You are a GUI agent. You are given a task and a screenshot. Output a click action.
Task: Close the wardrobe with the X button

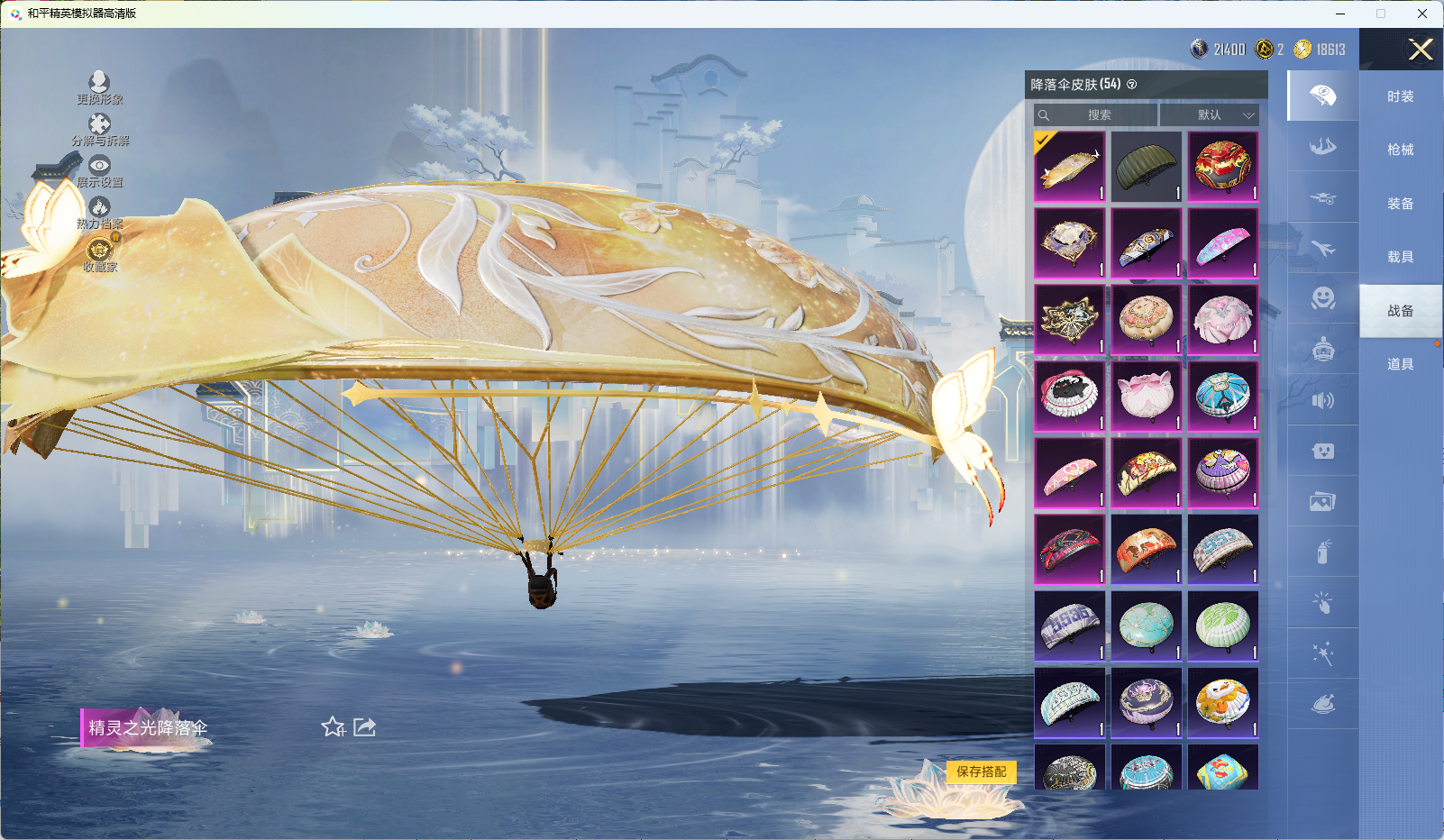pos(1421,50)
